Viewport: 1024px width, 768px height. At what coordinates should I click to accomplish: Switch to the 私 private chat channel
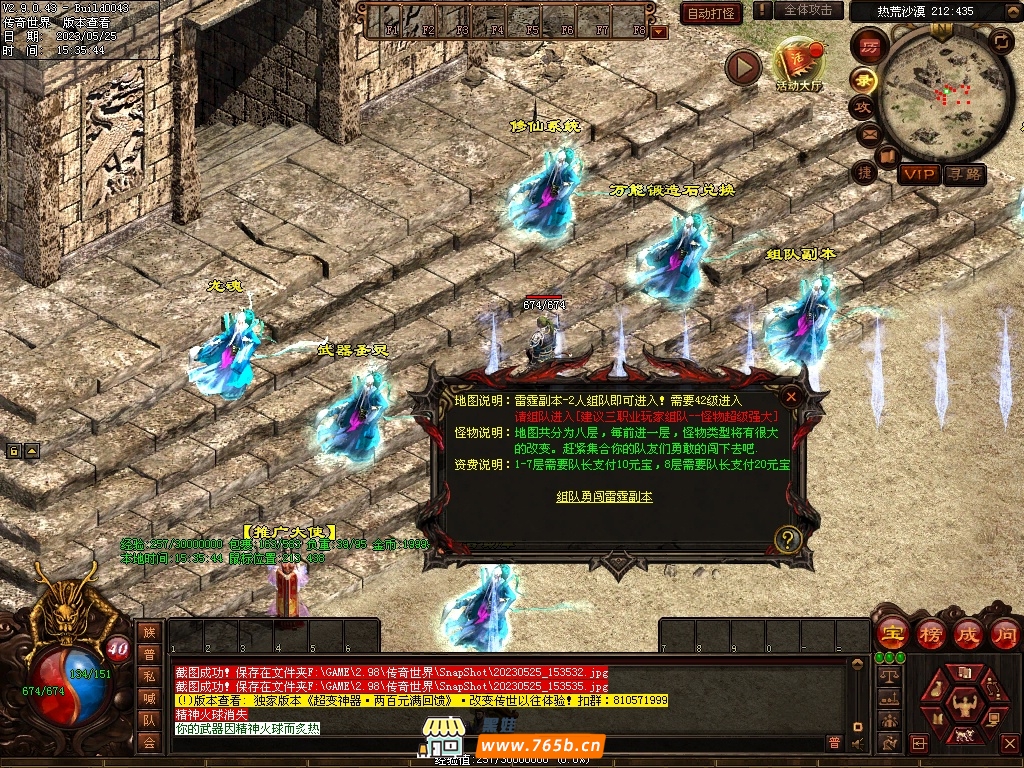[x=149, y=676]
